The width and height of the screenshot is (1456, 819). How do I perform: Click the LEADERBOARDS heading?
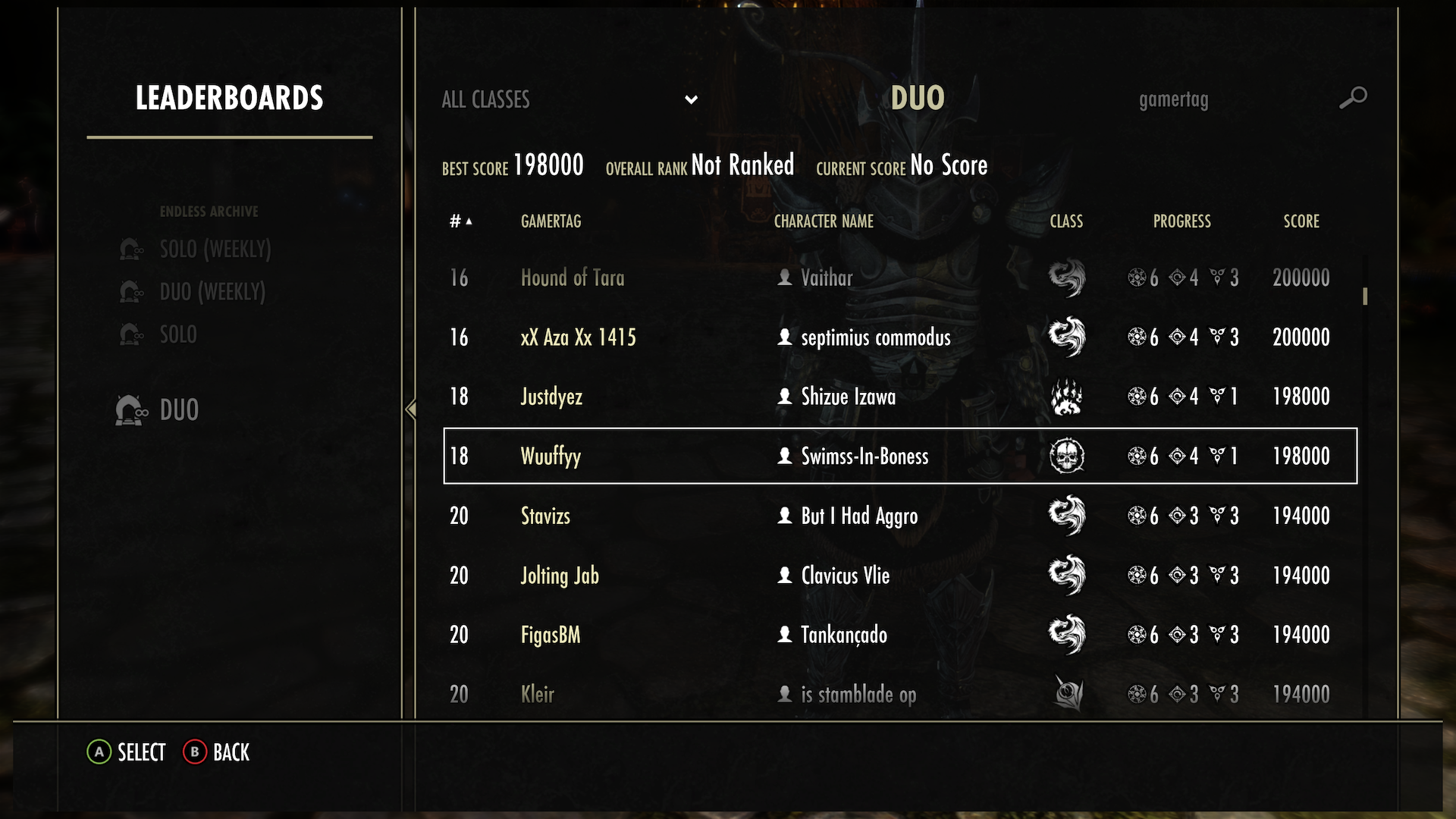pos(229,98)
